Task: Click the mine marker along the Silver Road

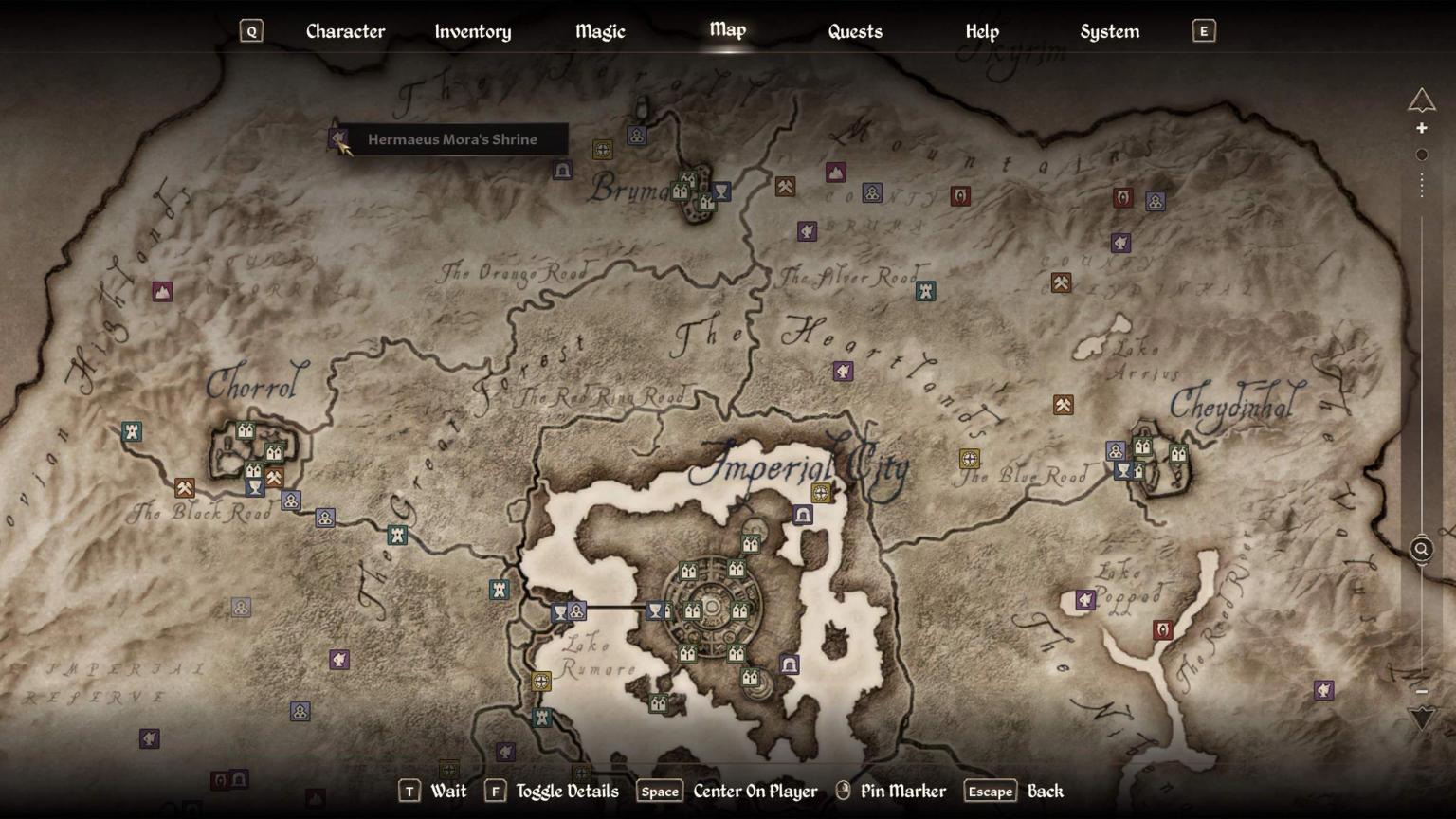Action: (785, 186)
